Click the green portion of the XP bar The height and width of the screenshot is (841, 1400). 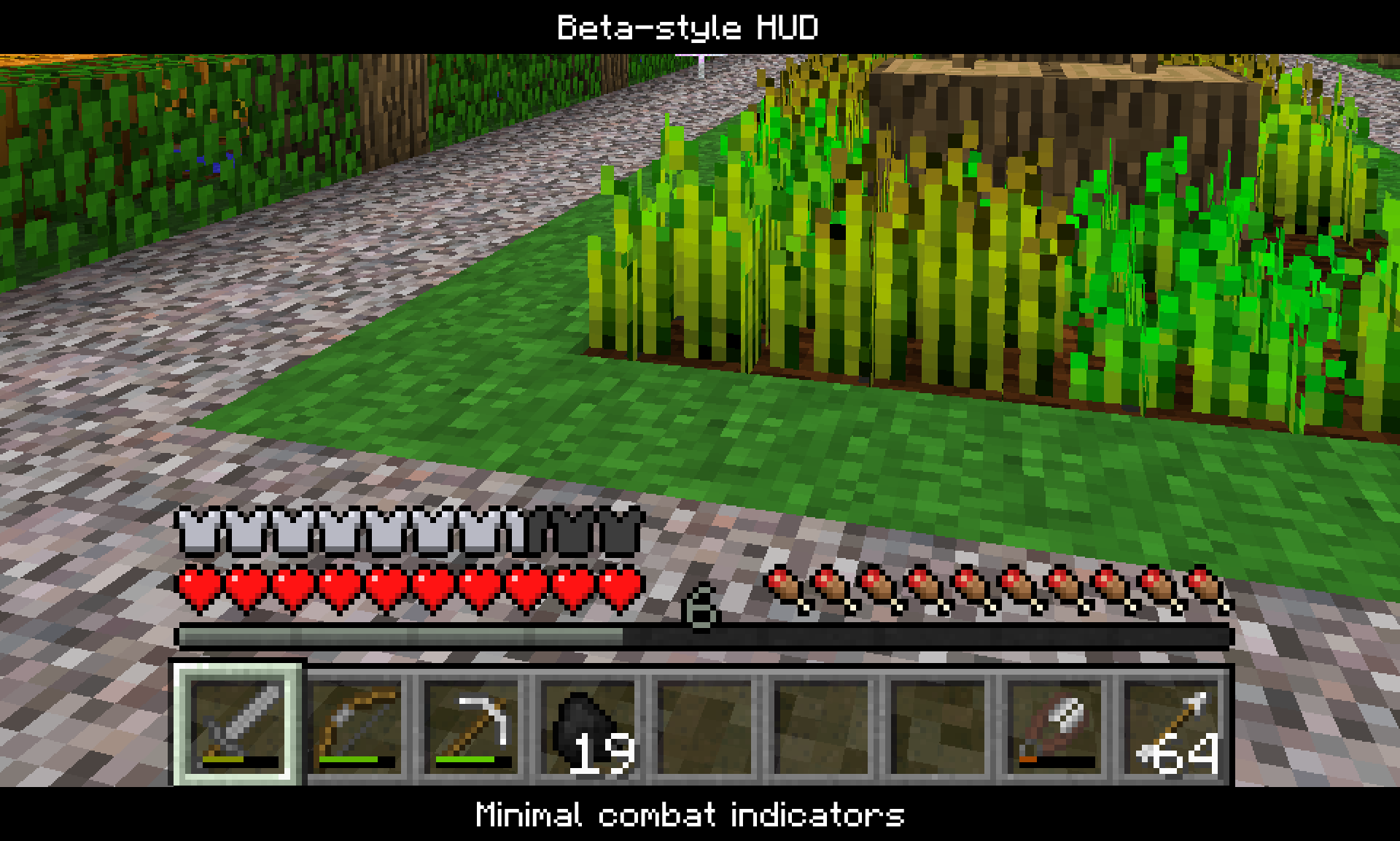point(401,635)
